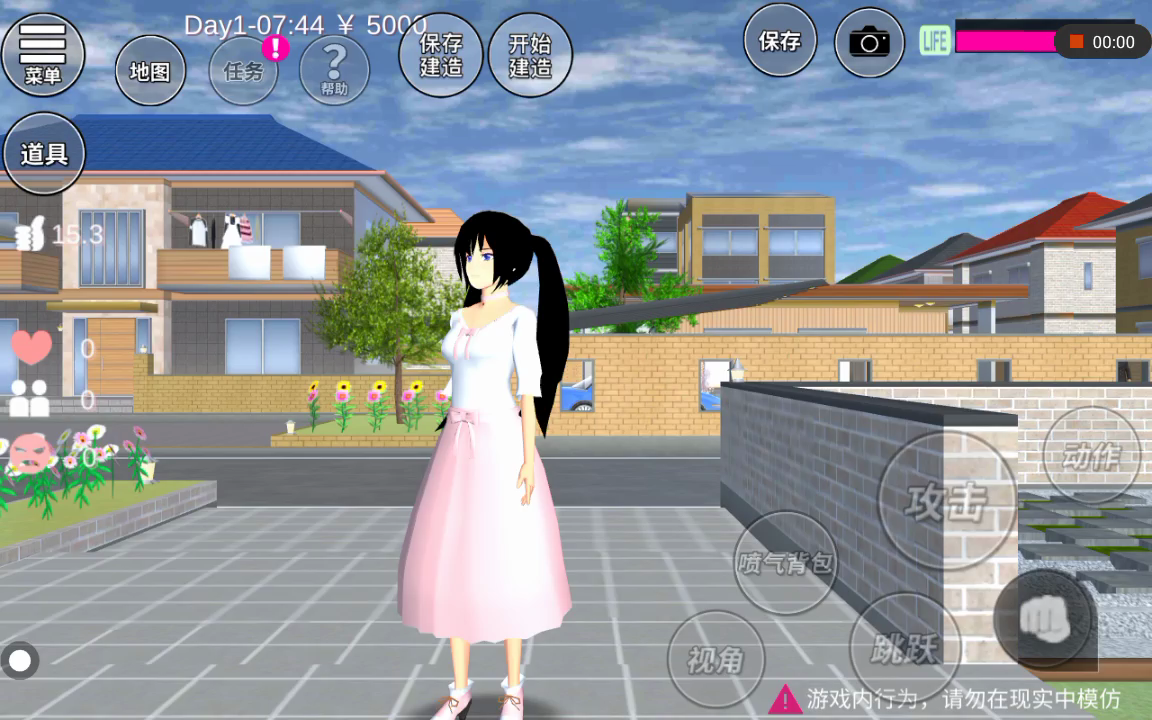Tap the fist punch icon
Viewport: 1152px width, 720px height.
coord(1043,619)
